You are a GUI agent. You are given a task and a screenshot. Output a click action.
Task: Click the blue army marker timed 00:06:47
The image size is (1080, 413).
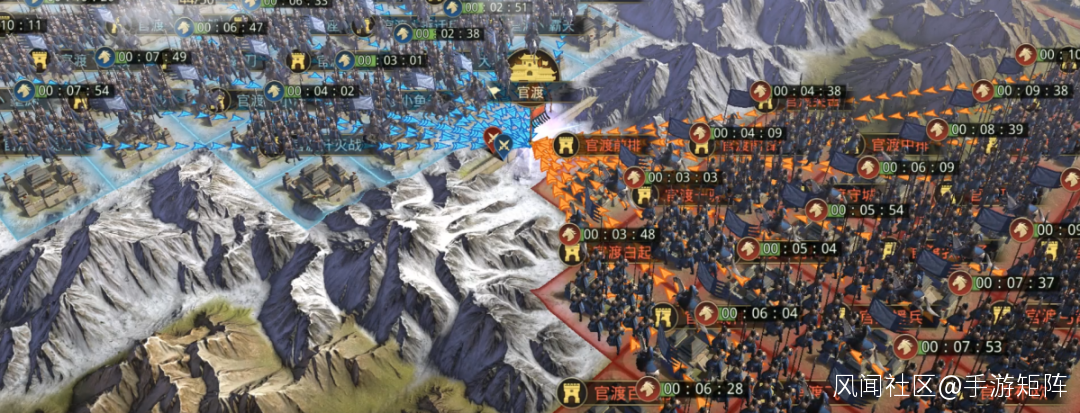pos(183,27)
